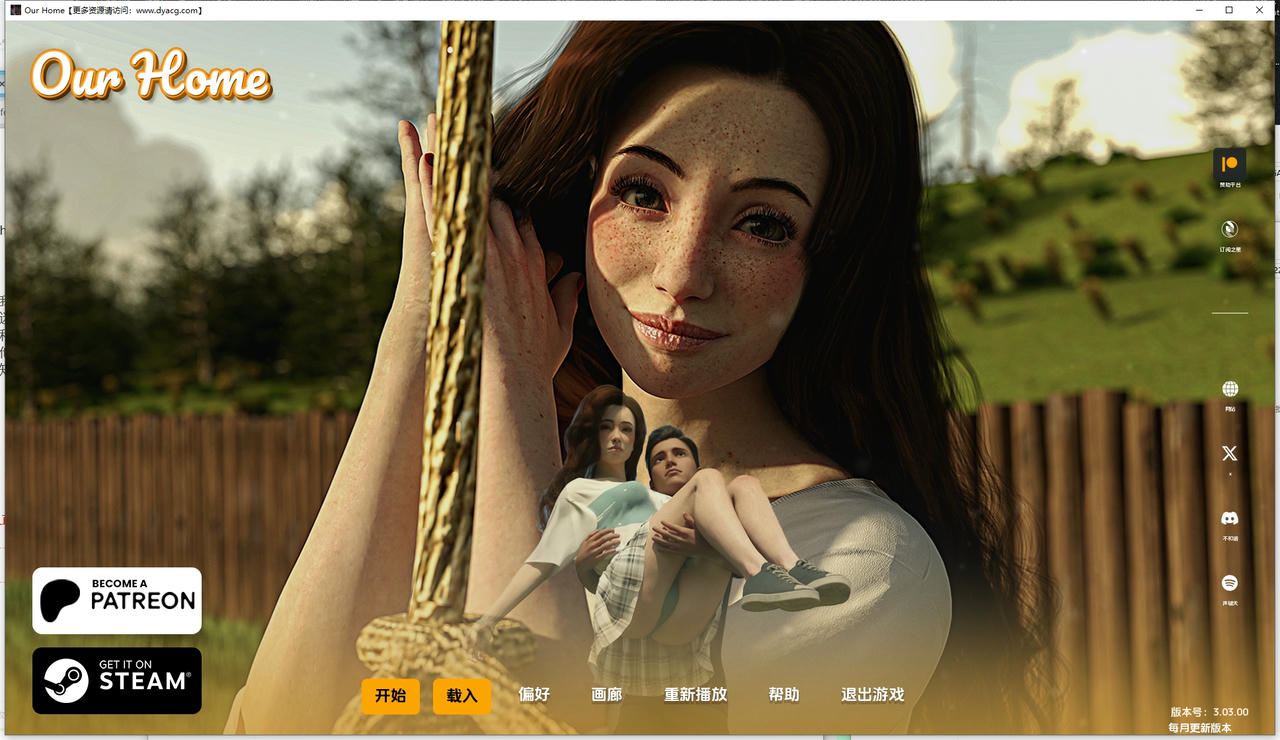Click the Our Home logo artwork

pyautogui.click(x=150, y=76)
